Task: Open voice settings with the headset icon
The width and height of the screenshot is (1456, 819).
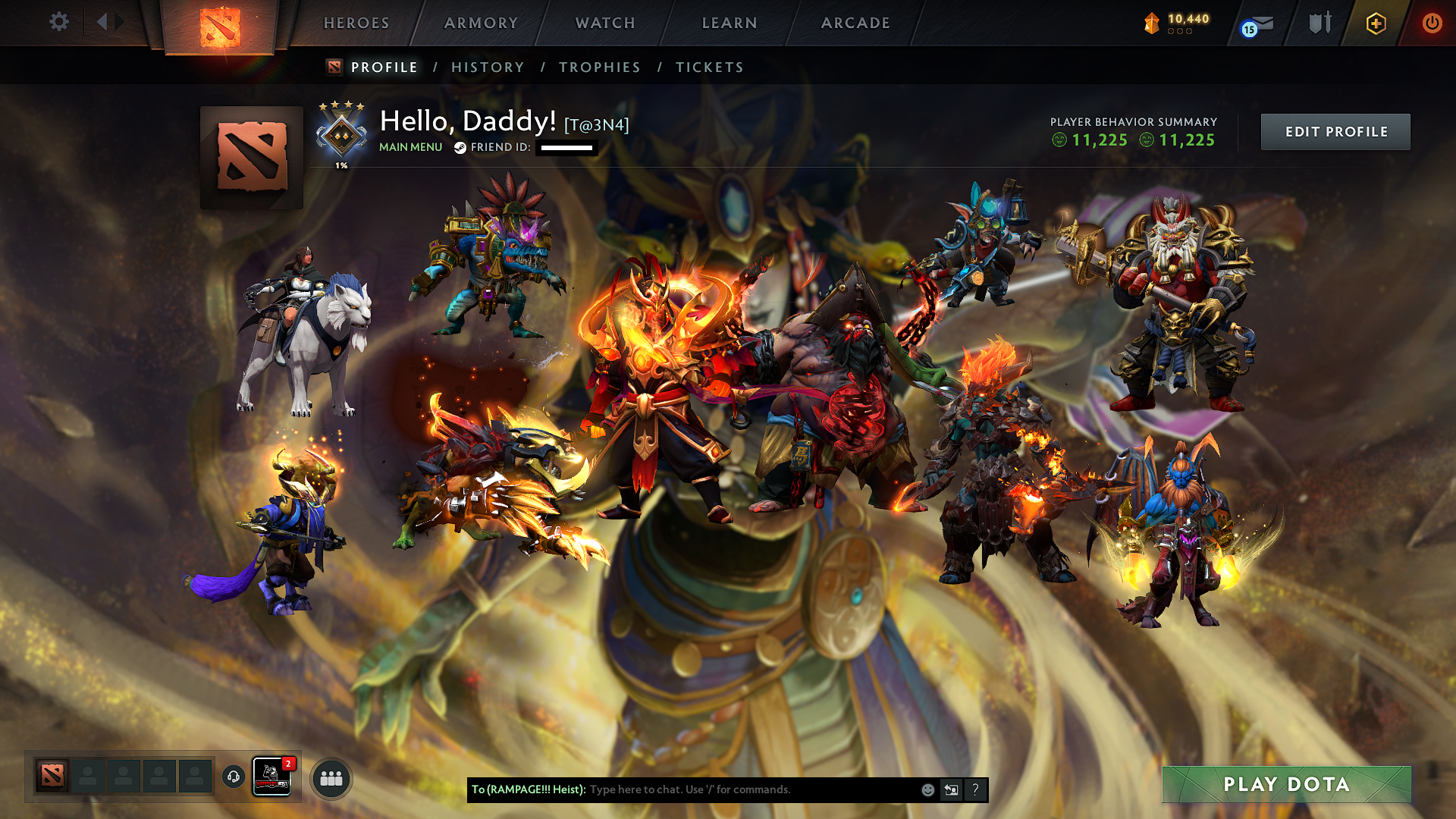Action: point(232,777)
